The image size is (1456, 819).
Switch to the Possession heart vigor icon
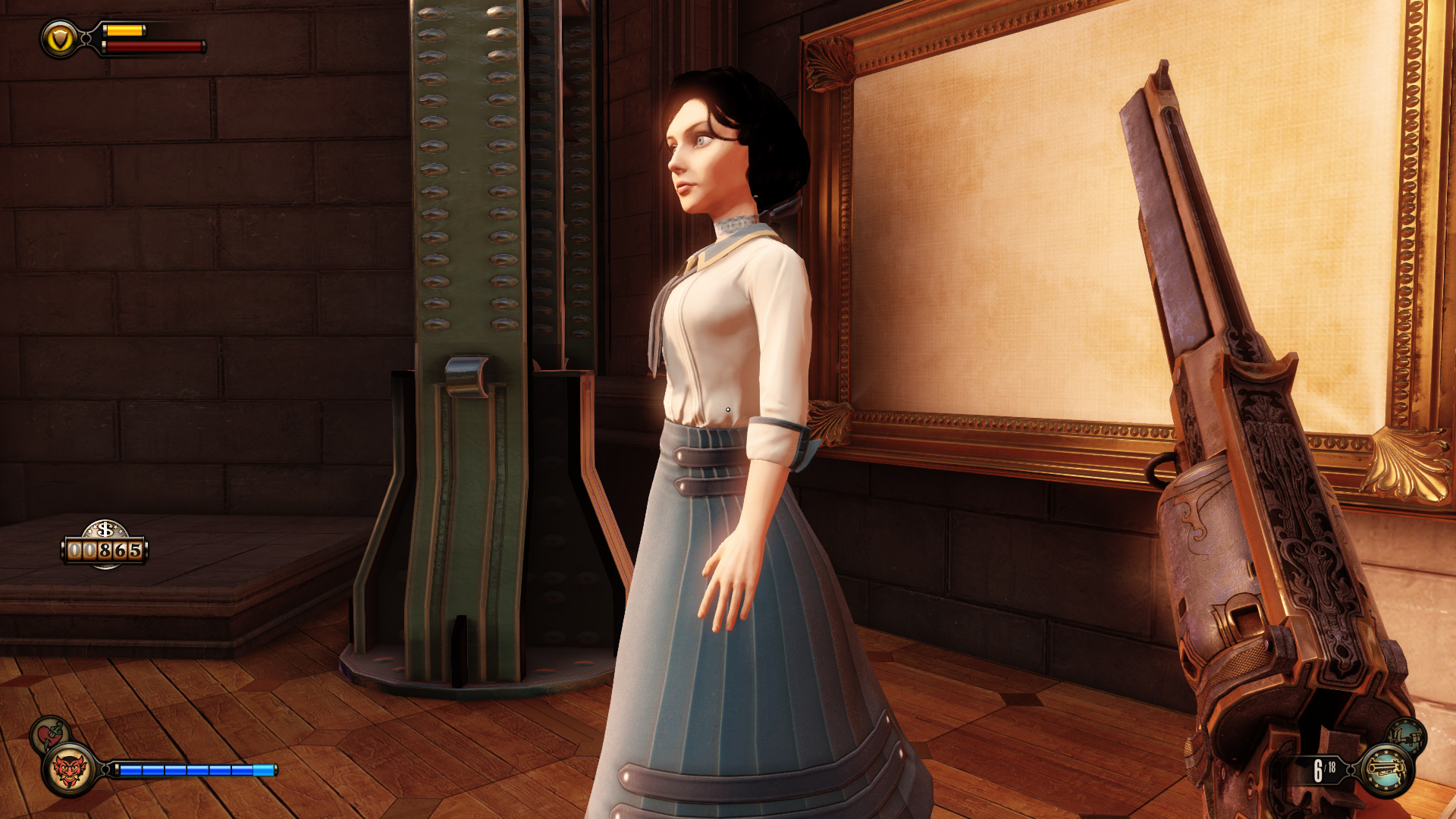50,733
